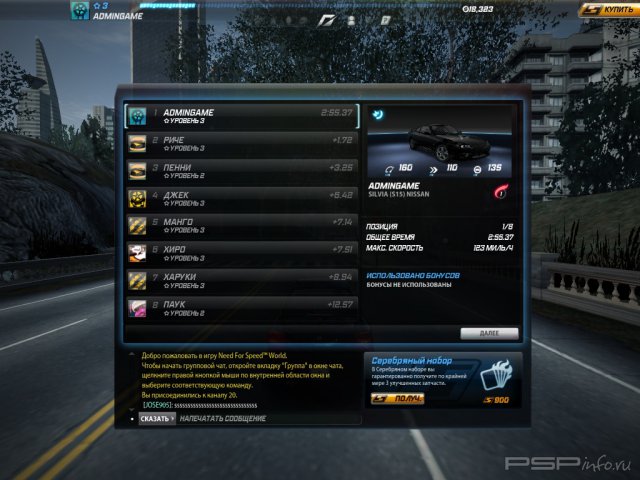Screen dimensions: 640x480
Task: Choose Джек's fourth-place row
Action: point(242,198)
